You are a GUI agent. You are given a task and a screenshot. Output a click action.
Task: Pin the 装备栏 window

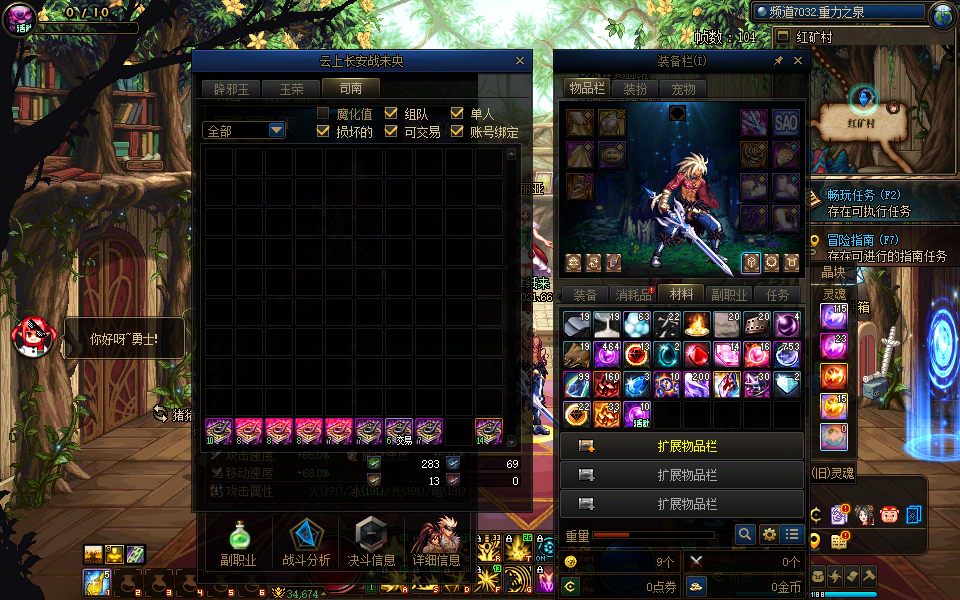click(778, 61)
